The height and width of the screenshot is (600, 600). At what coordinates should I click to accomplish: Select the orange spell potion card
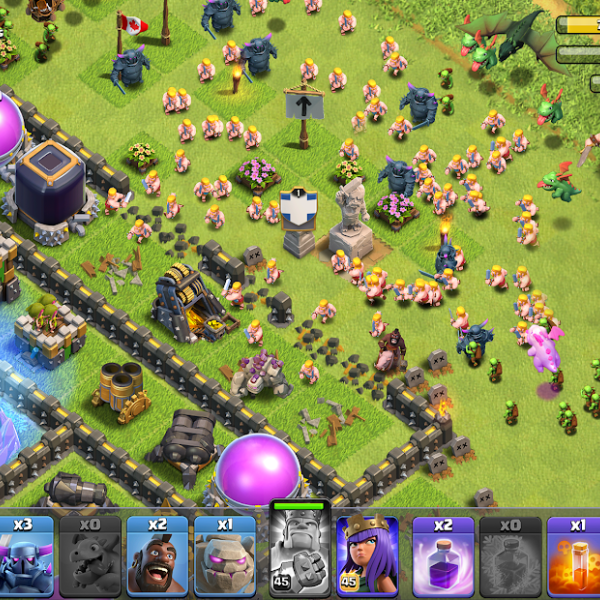click(575, 558)
